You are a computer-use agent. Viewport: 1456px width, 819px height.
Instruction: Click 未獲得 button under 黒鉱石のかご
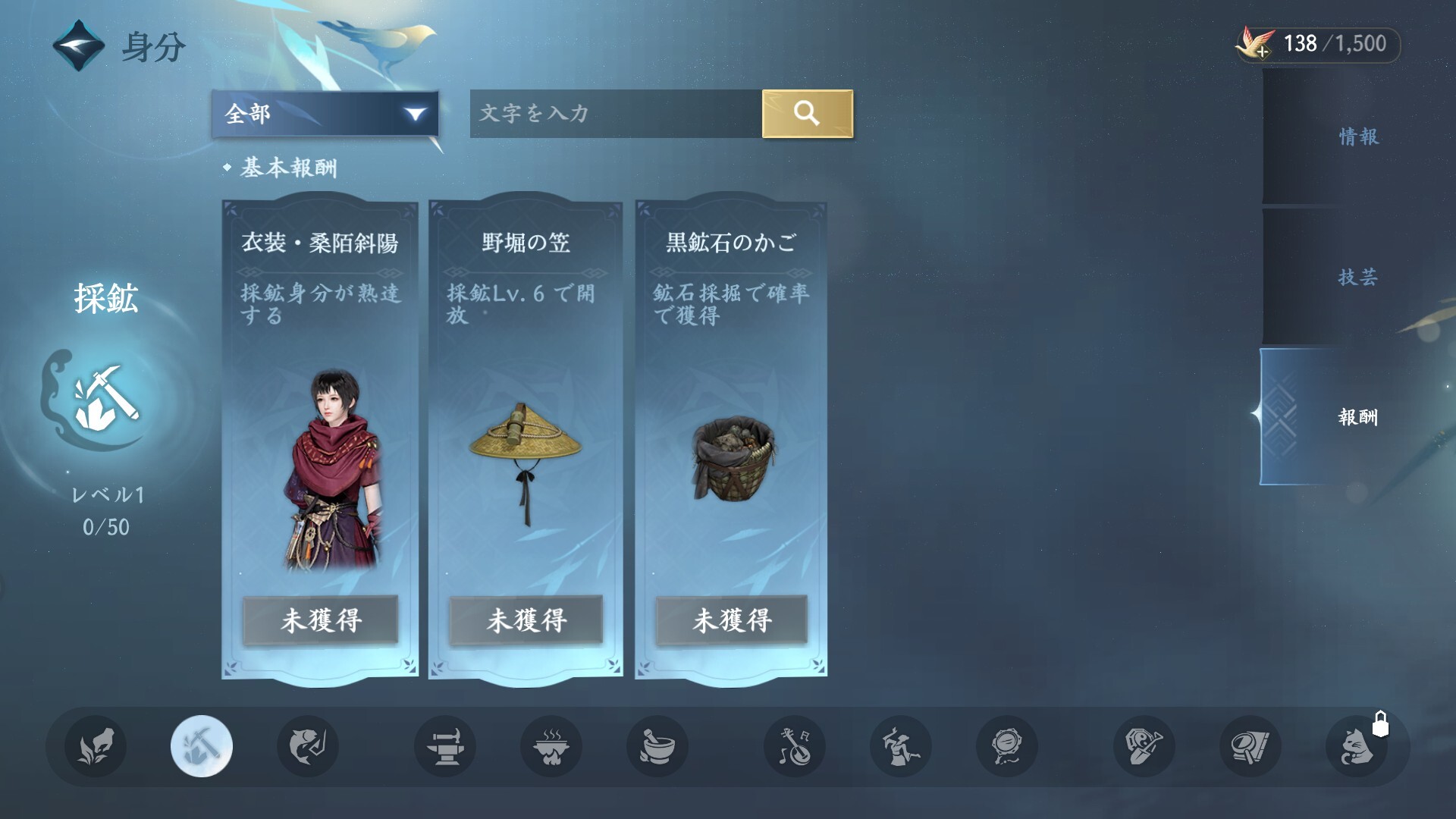pos(732,620)
